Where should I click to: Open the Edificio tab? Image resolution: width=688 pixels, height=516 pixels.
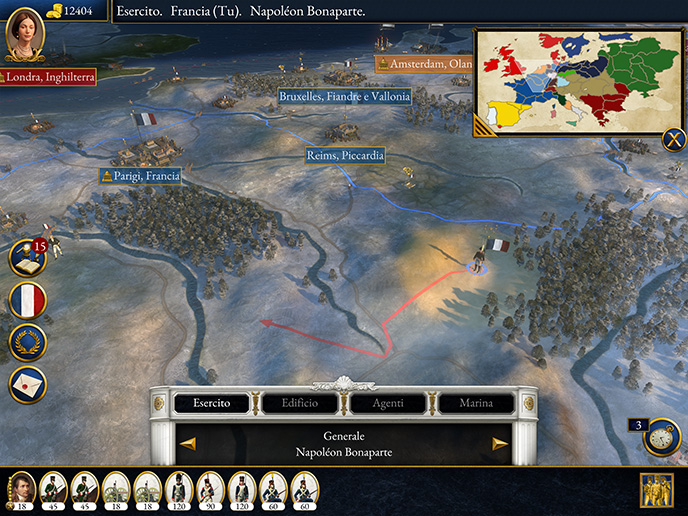[300, 403]
